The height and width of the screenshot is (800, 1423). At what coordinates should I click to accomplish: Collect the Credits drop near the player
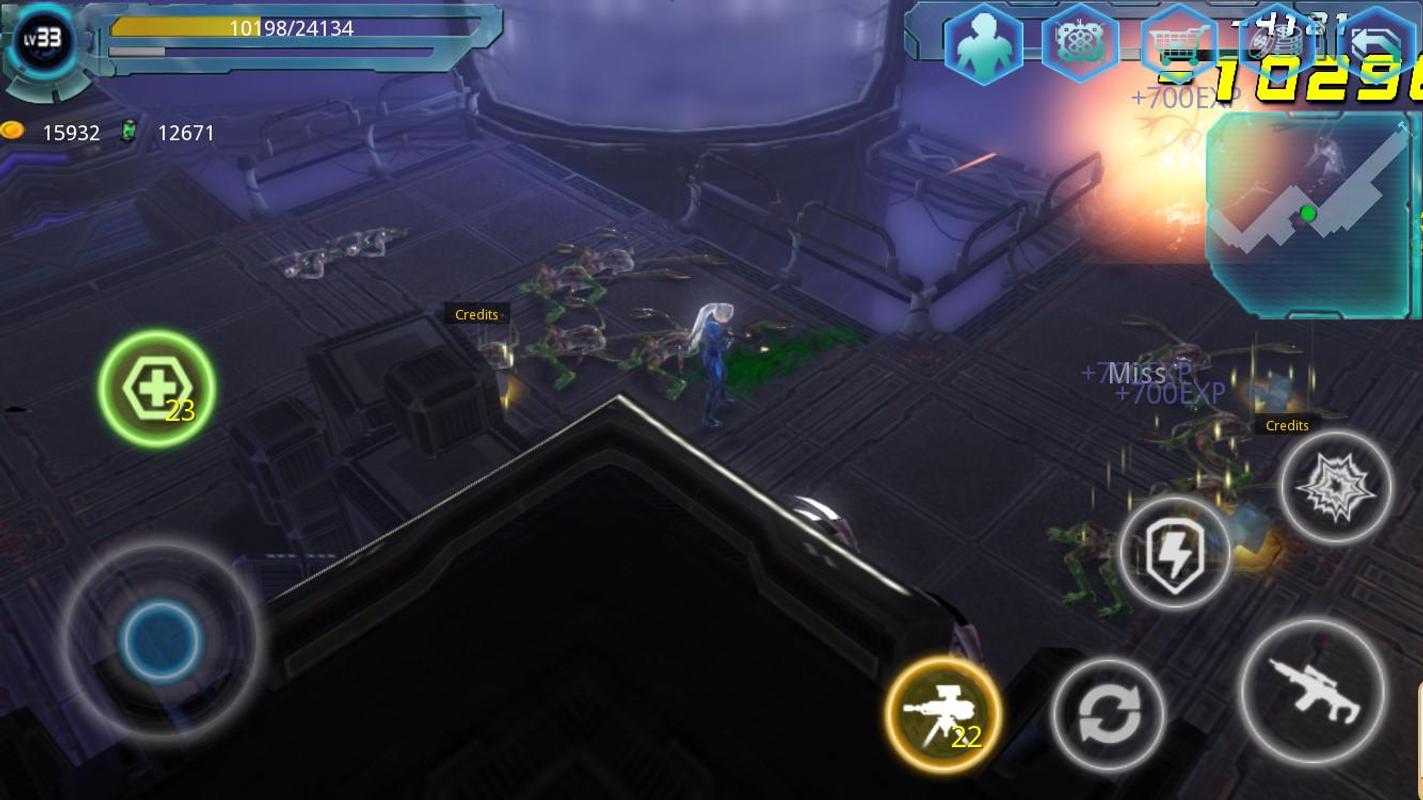pyautogui.click(x=477, y=314)
